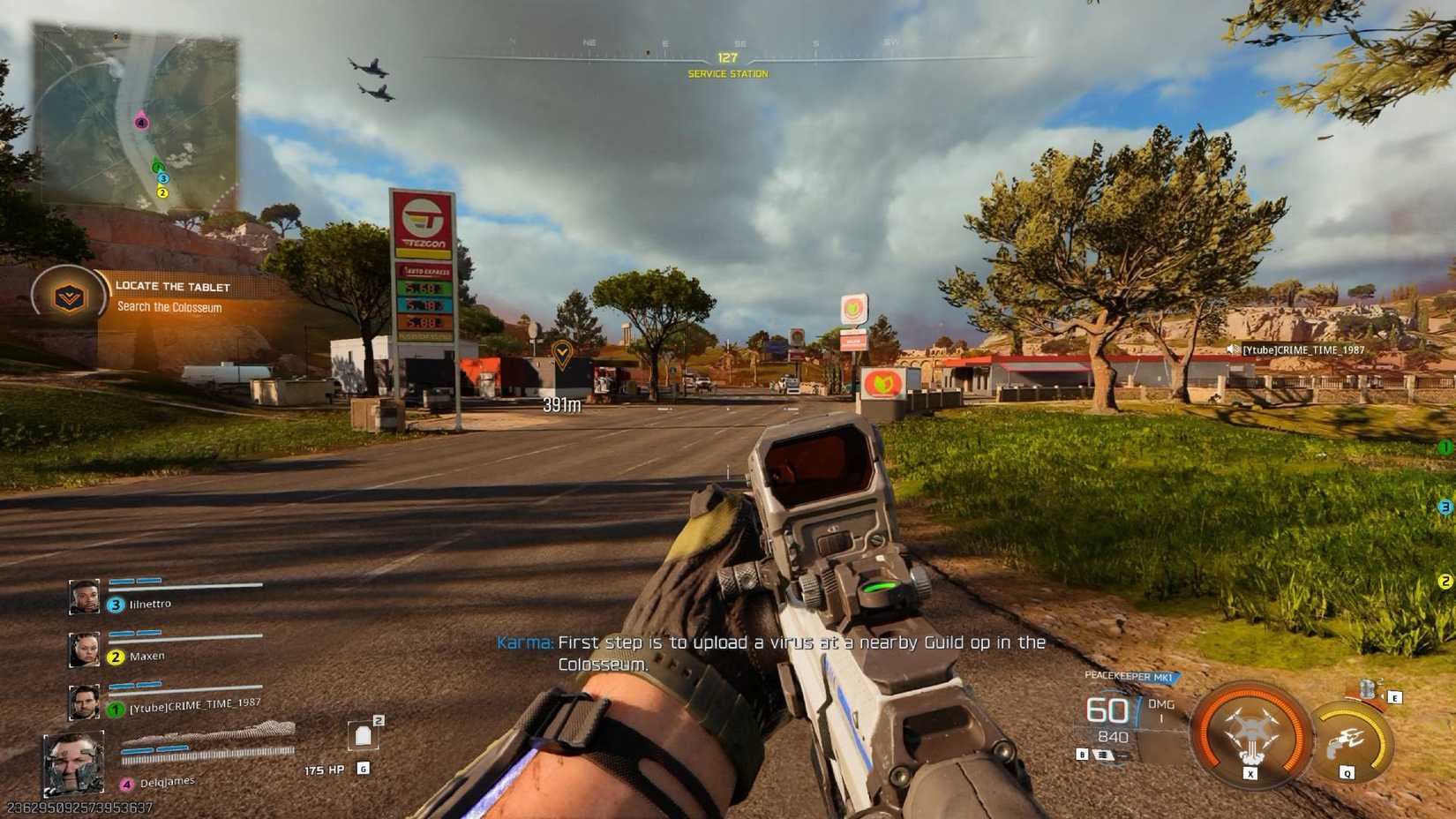Select the SERVICE STATION compass label

tap(727, 73)
